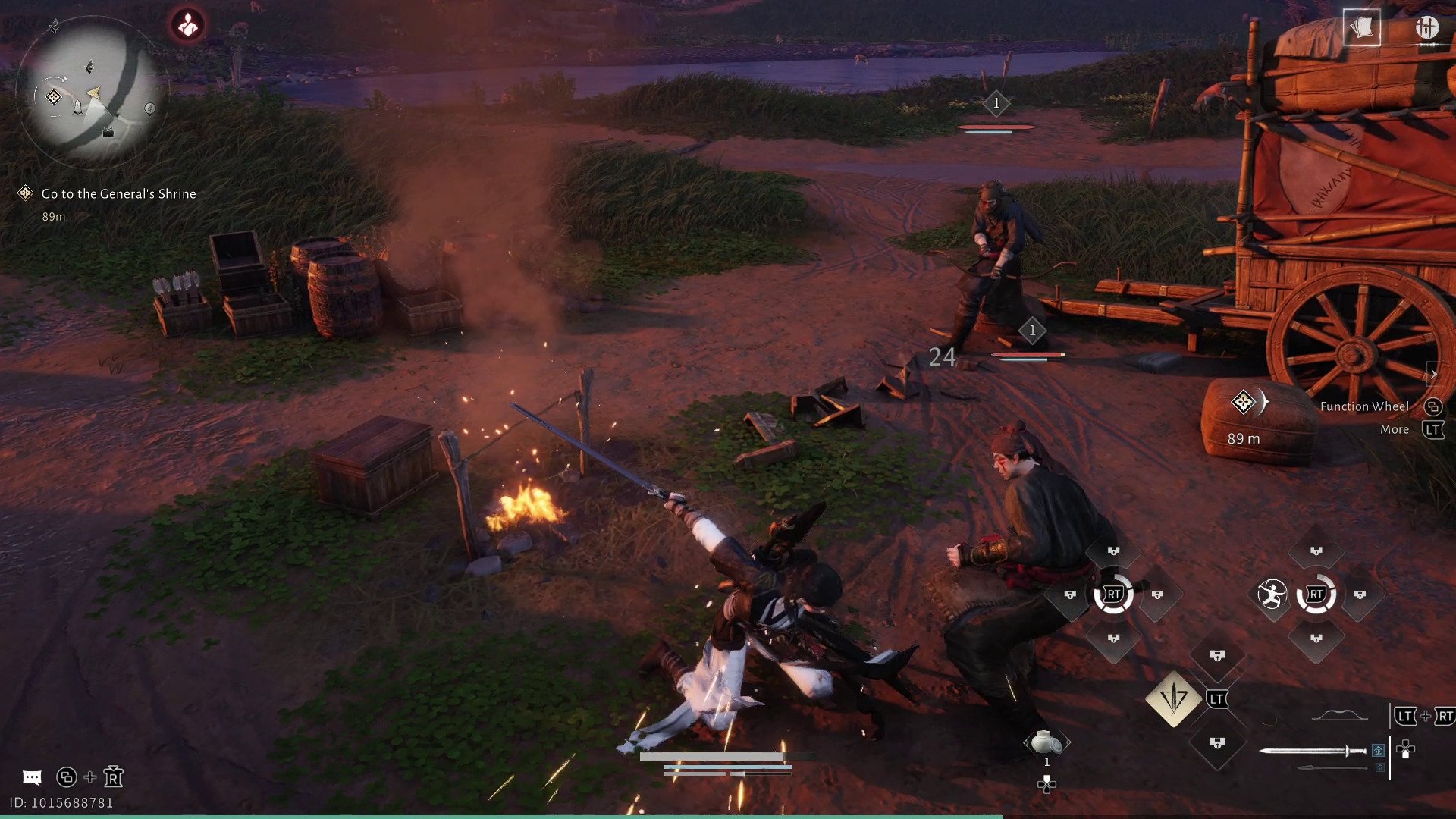Click the quest diamond marker on the minimap

54,97
